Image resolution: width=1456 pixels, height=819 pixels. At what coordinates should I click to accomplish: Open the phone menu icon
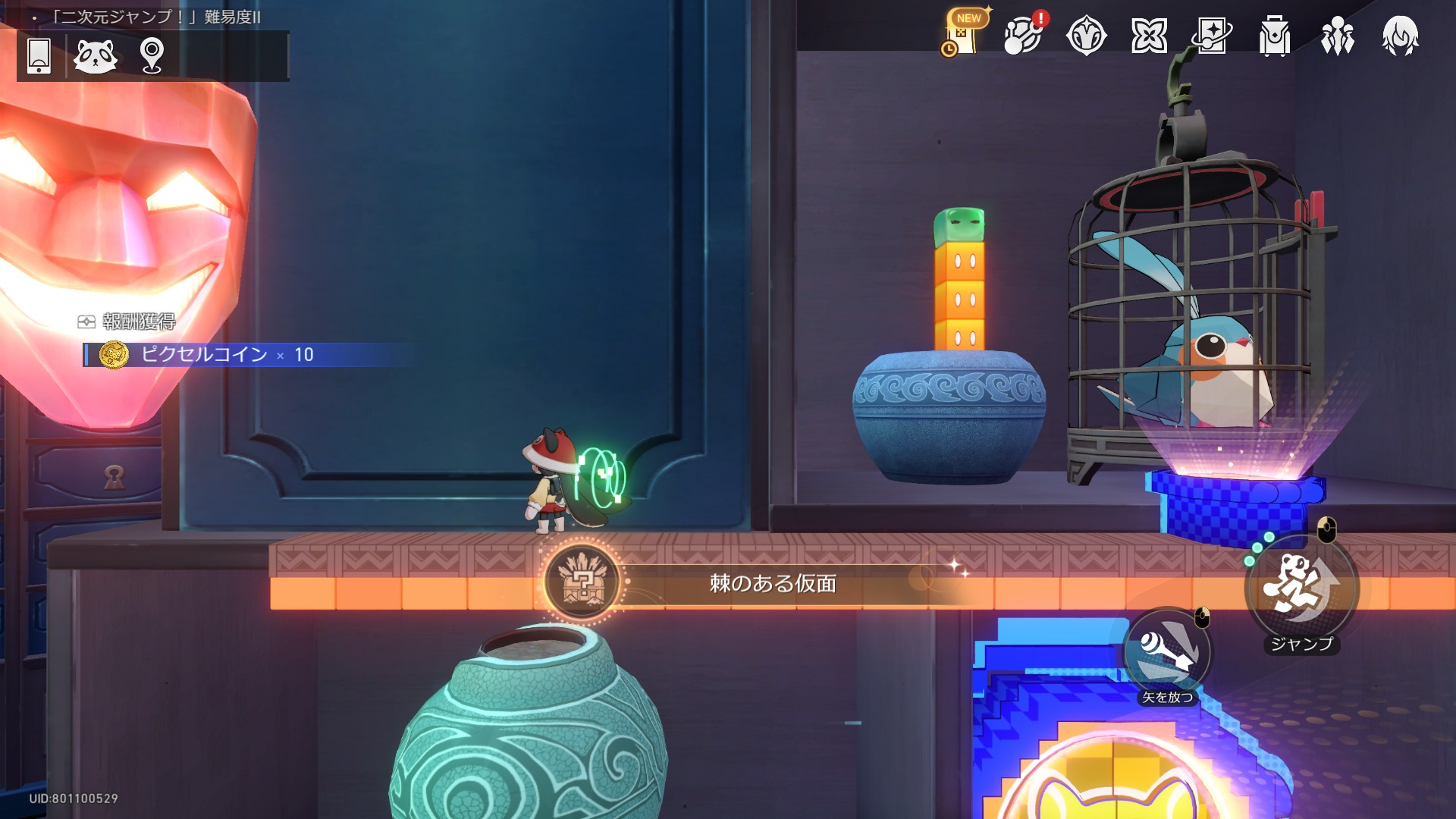(x=39, y=55)
